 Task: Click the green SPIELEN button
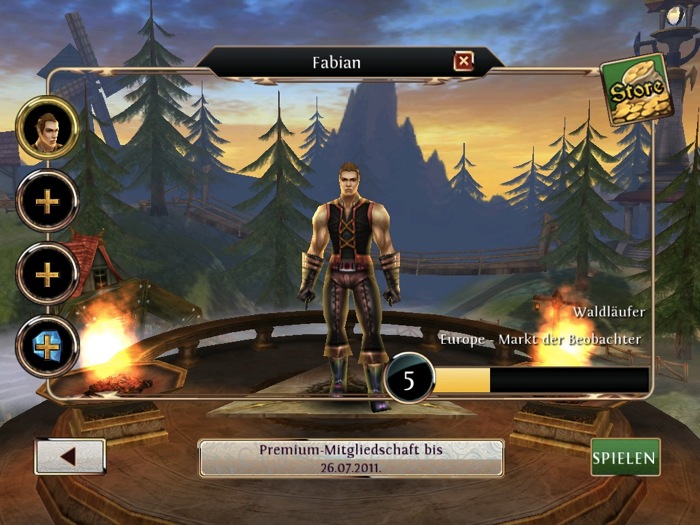625,457
